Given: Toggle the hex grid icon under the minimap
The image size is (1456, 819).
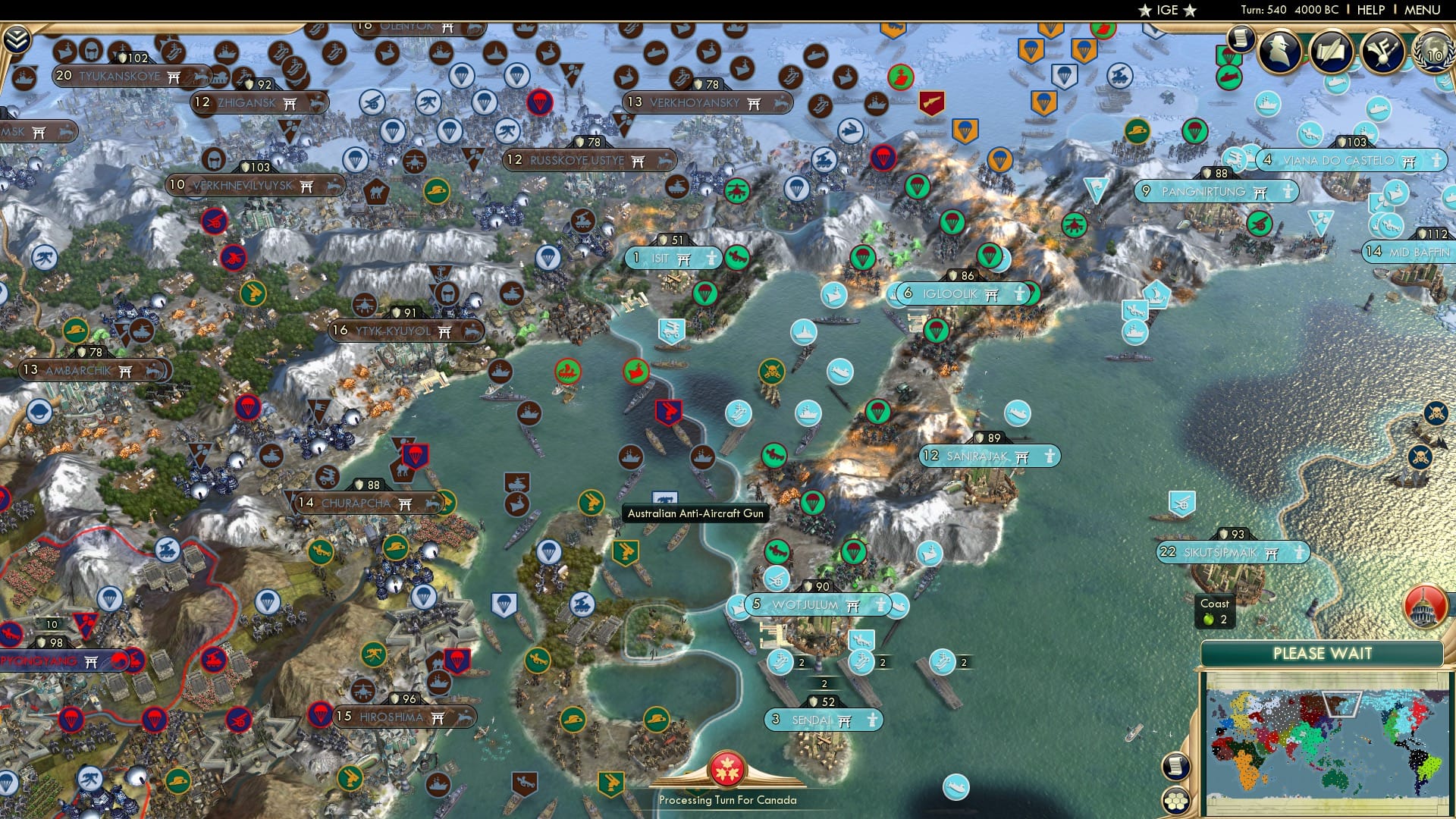Looking at the screenshot, I should (x=1177, y=801).
